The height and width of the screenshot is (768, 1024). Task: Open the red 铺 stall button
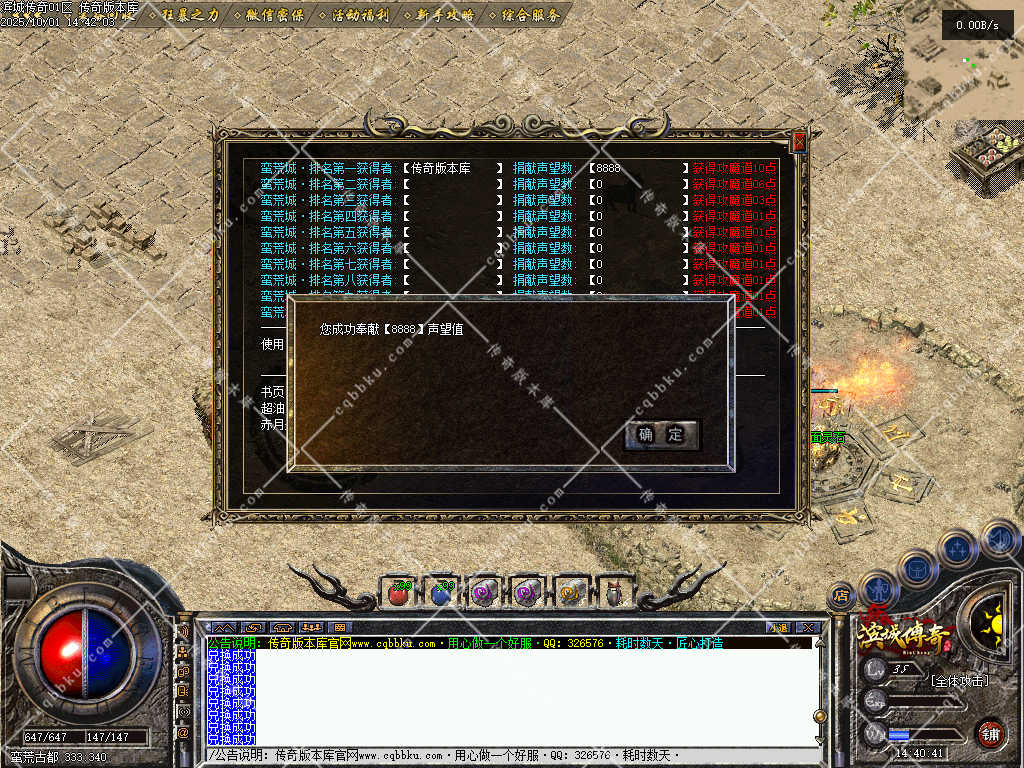pyautogui.click(x=990, y=733)
